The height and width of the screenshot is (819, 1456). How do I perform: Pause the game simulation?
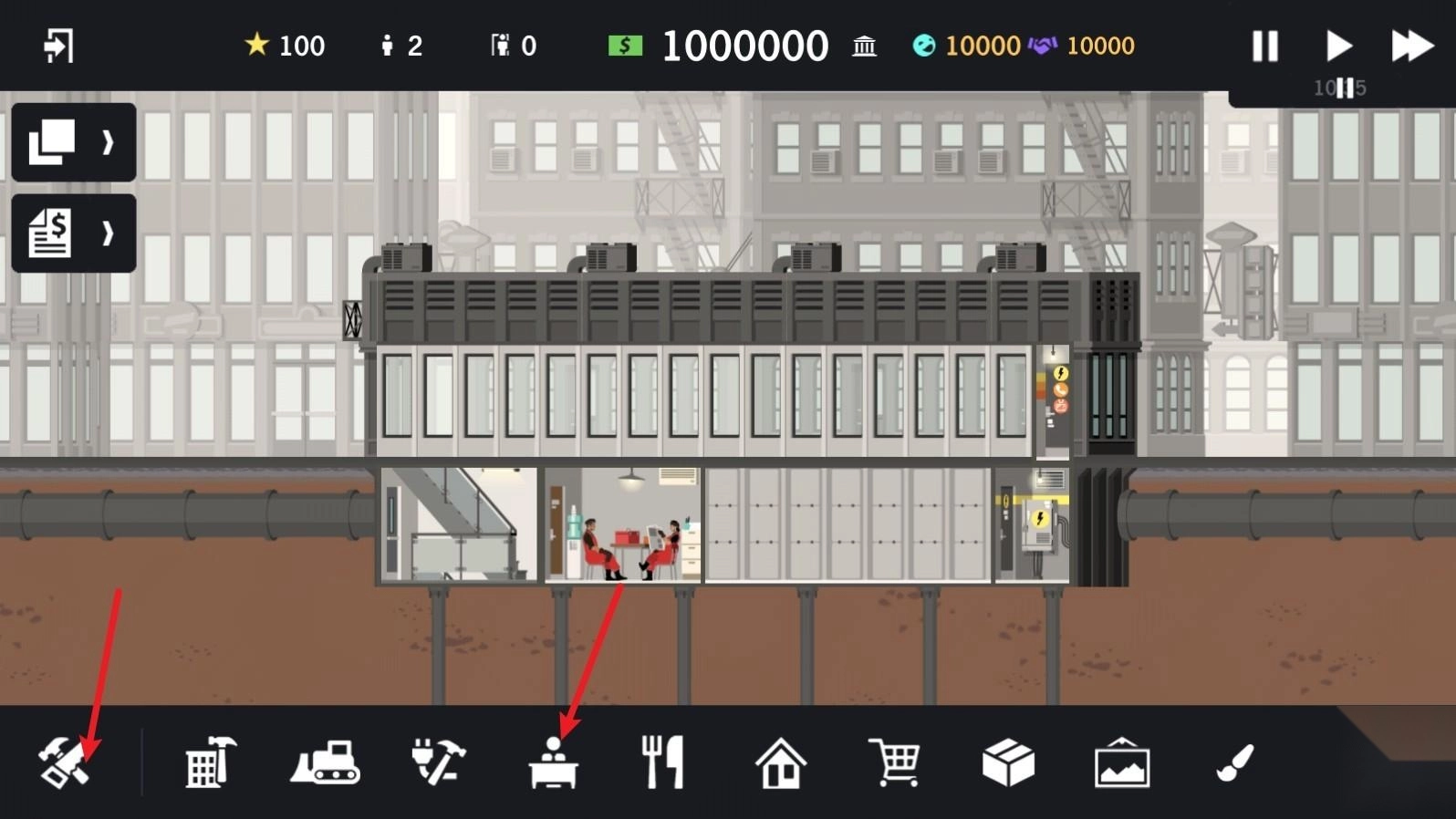(x=1264, y=46)
